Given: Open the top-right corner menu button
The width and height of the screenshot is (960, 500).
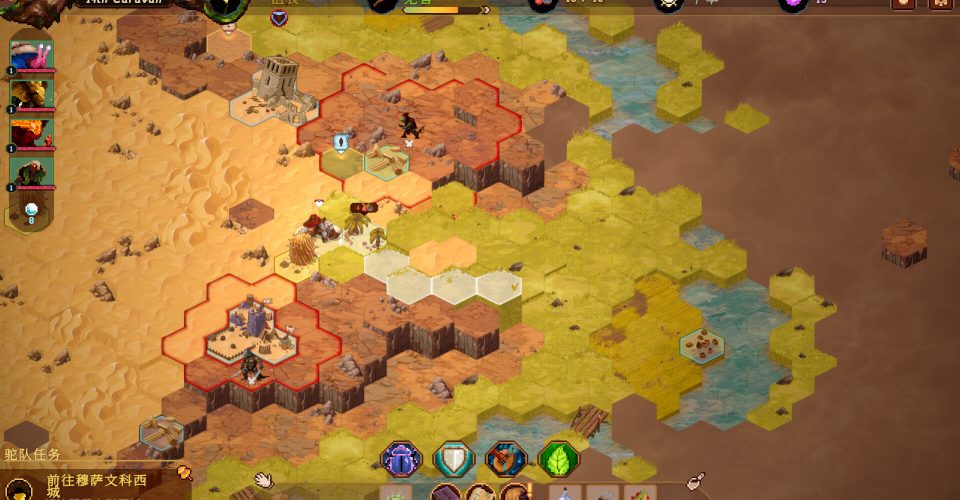Looking at the screenshot, I should point(940,3).
